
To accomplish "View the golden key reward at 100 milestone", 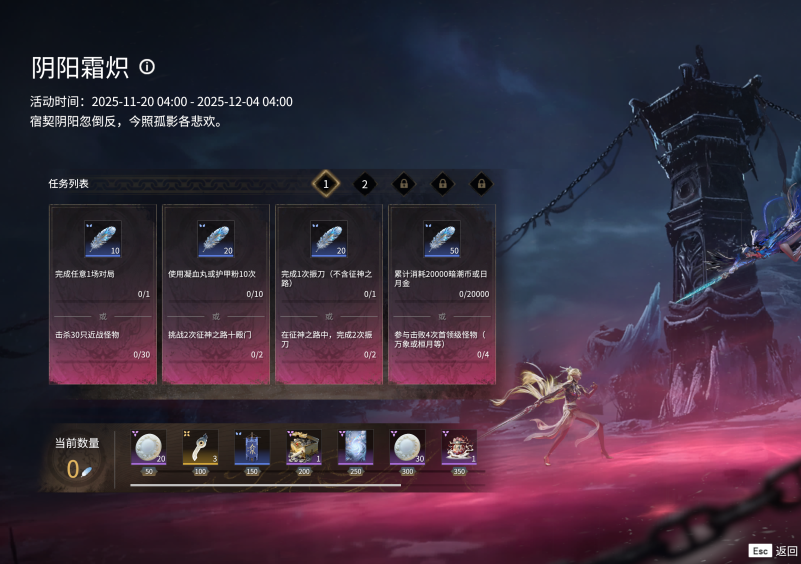I will click(x=200, y=447).
